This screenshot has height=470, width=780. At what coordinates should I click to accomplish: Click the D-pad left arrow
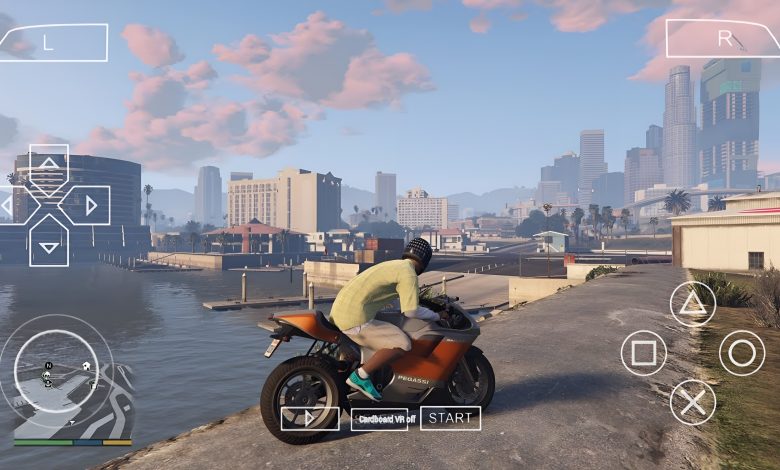(7, 206)
